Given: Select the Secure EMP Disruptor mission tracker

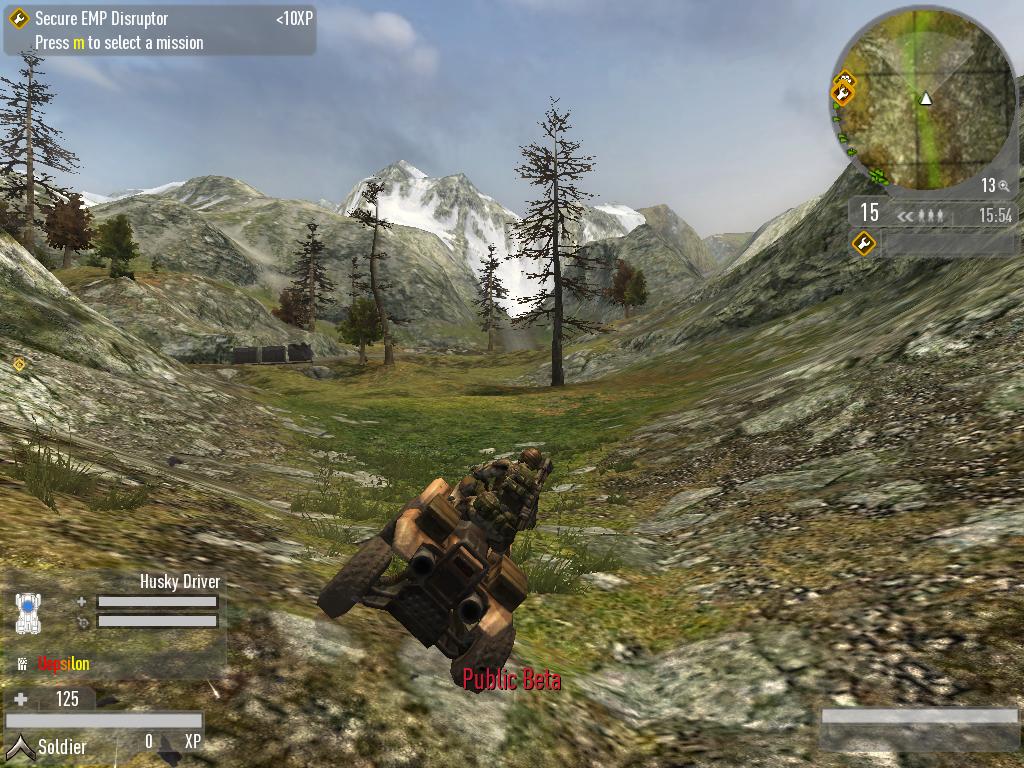Looking at the screenshot, I should coord(100,19).
